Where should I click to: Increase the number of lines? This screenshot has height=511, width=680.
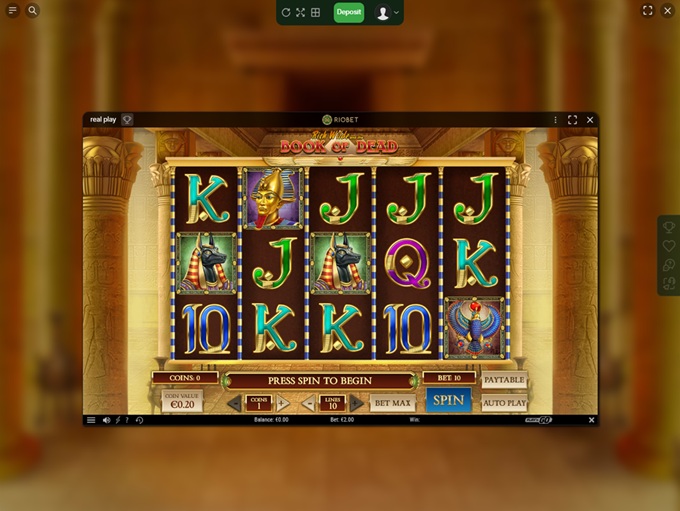tap(357, 403)
